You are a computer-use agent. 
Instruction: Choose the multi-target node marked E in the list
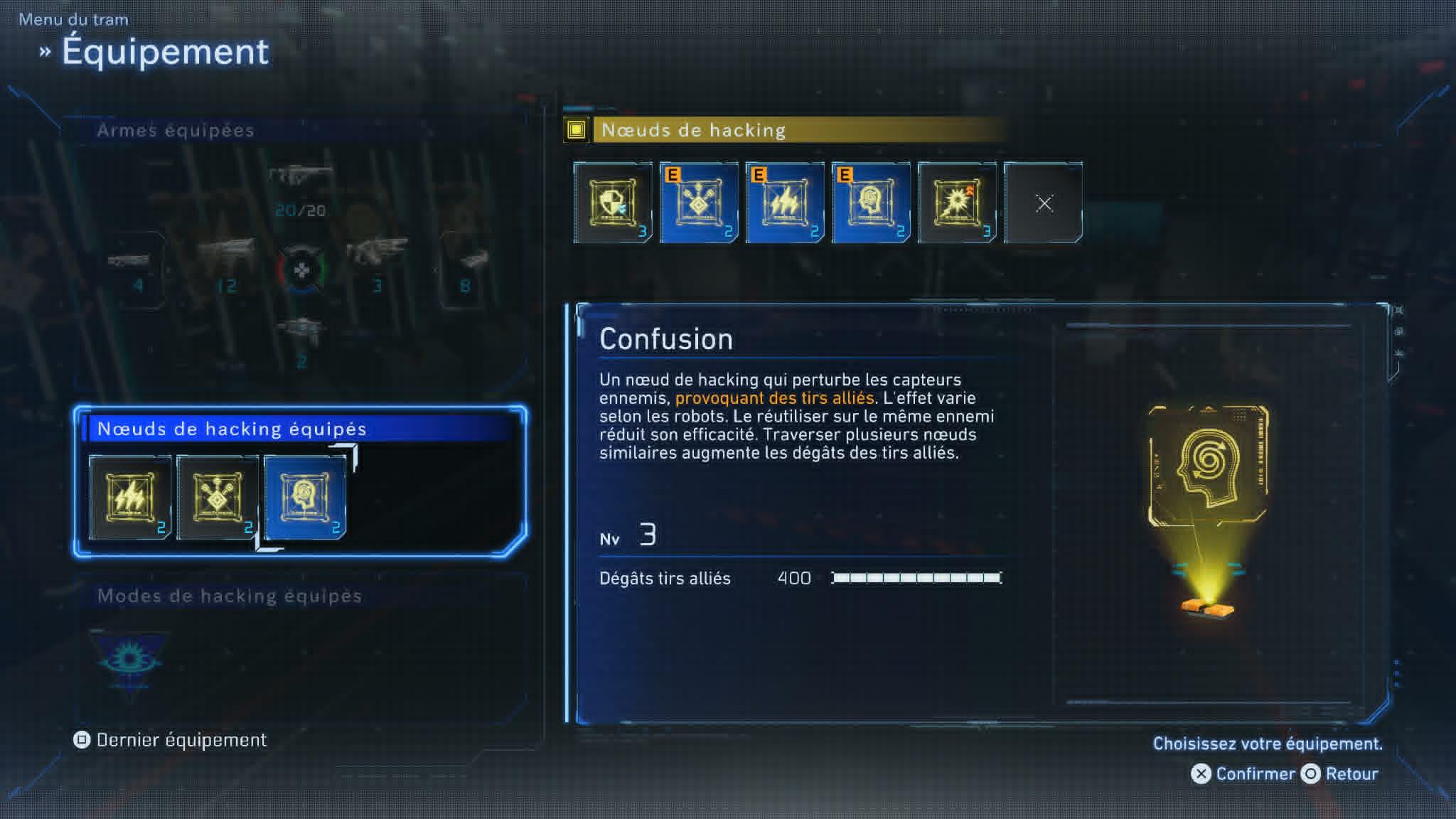(699, 203)
